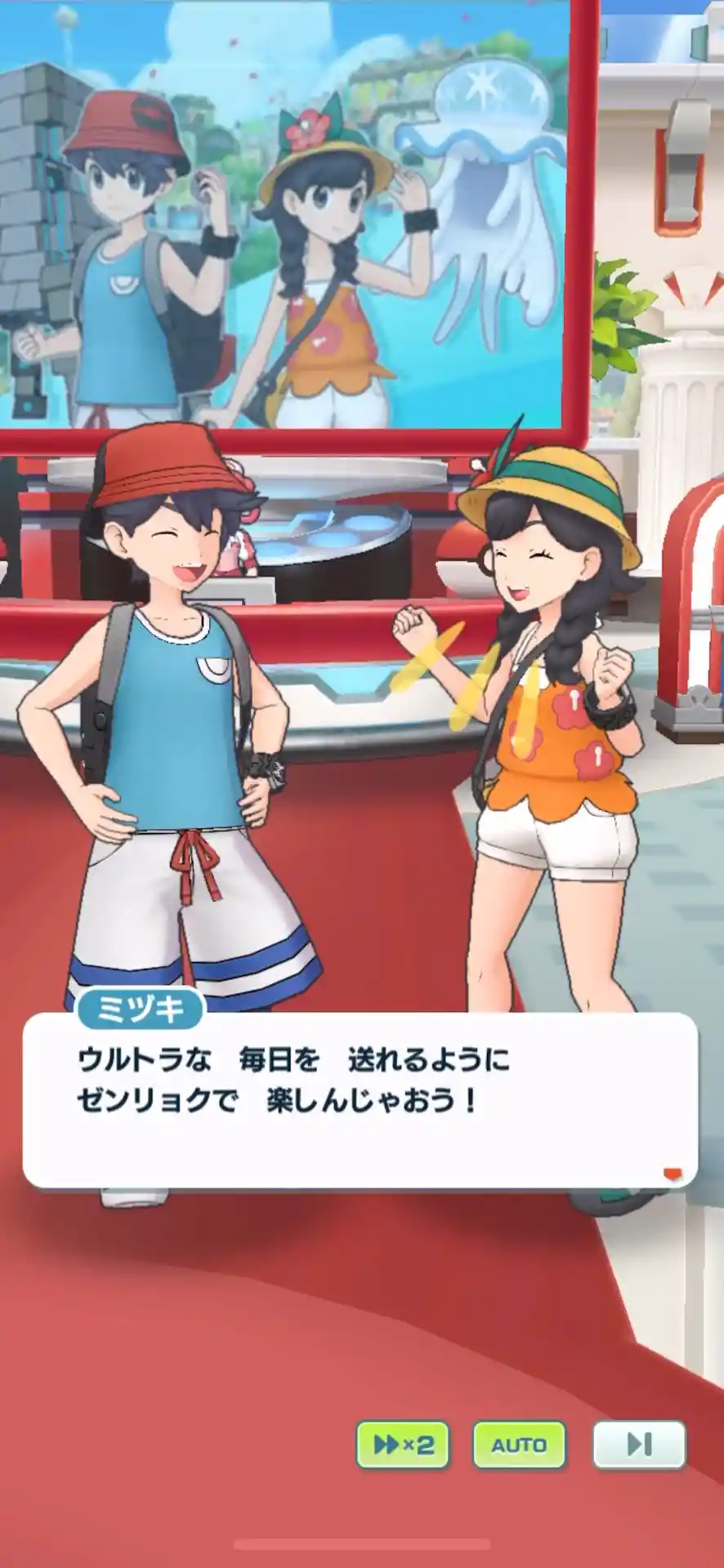The image size is (724, 1568).
Task: Tap the red continue arrow in dialogue
Action: (x=672, y=1174)
